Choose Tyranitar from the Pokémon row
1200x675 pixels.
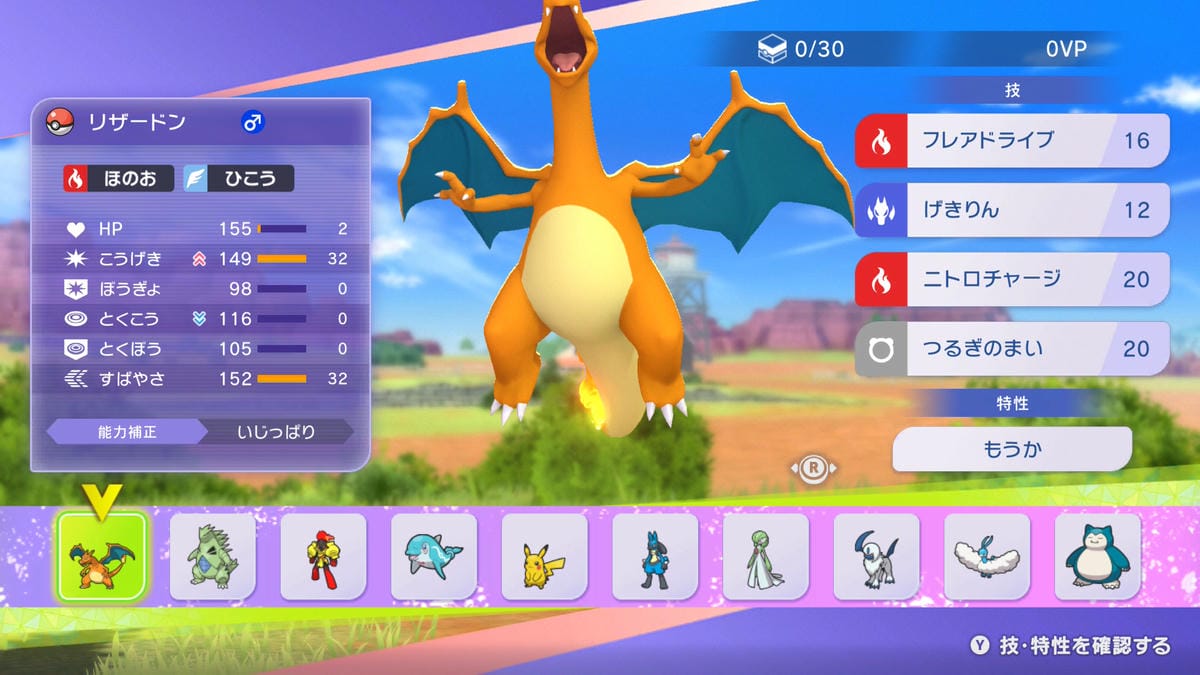tap(212, 556)
